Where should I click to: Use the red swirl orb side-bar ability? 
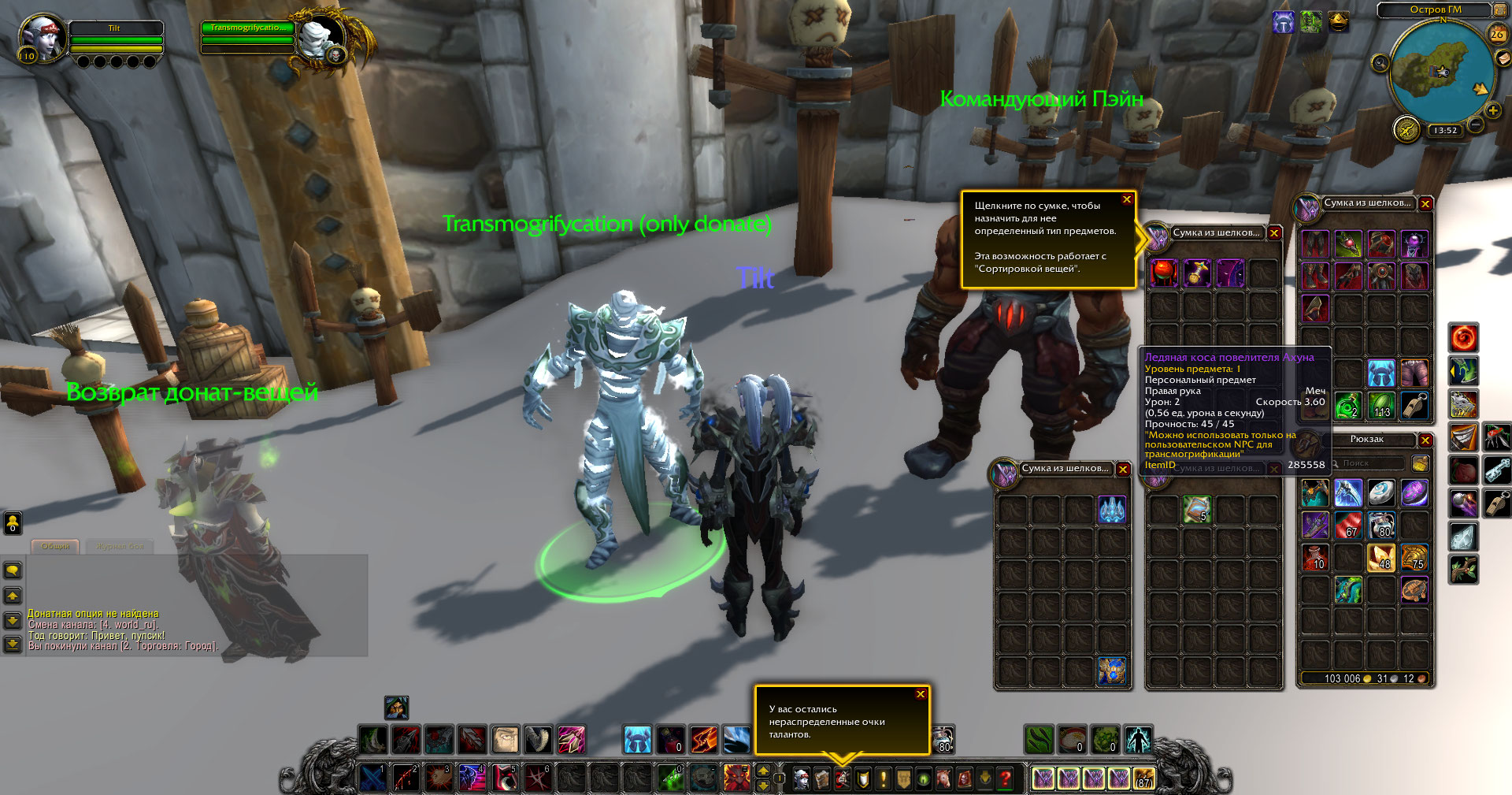point(1463,338)
